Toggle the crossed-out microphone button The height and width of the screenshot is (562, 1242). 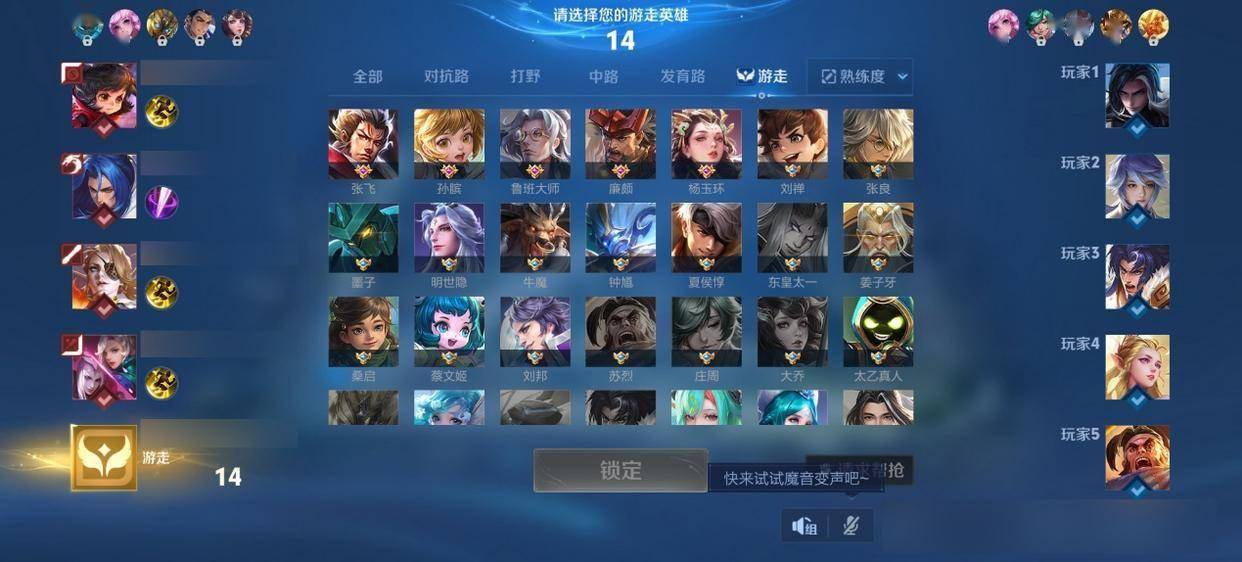(x=851, y=526)
